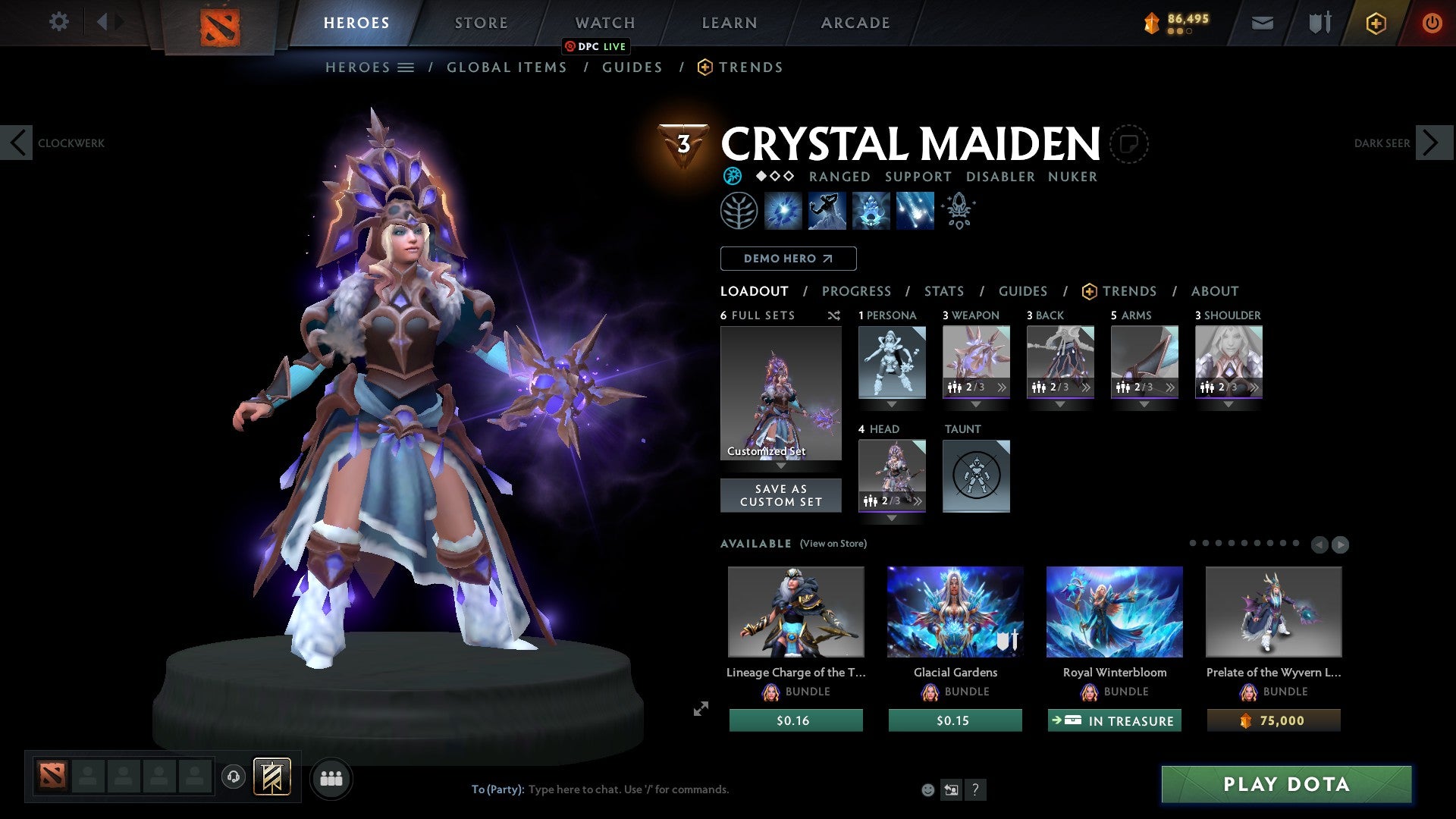
Task: Open Dota Plus with the gold hexagon icon
Action: [1375, 23]
